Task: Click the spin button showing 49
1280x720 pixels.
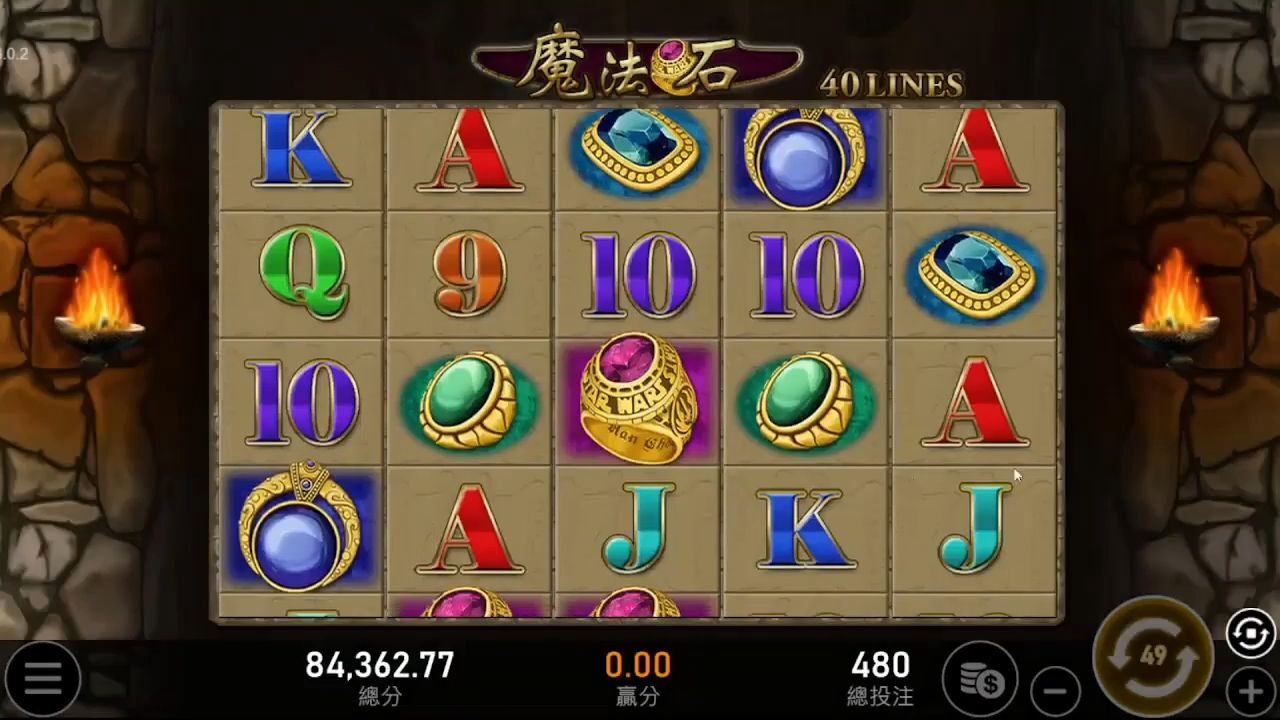Action: 1153,657
